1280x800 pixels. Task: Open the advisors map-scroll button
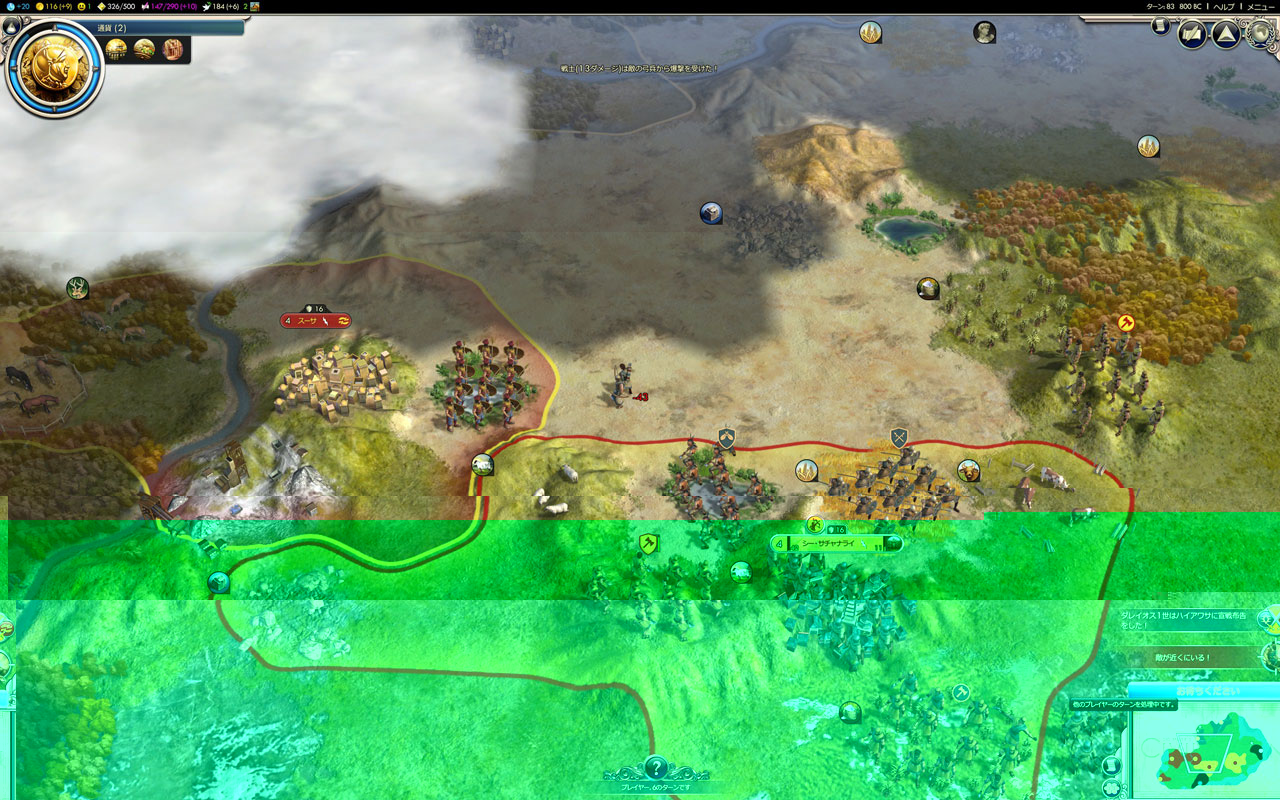1192,35
